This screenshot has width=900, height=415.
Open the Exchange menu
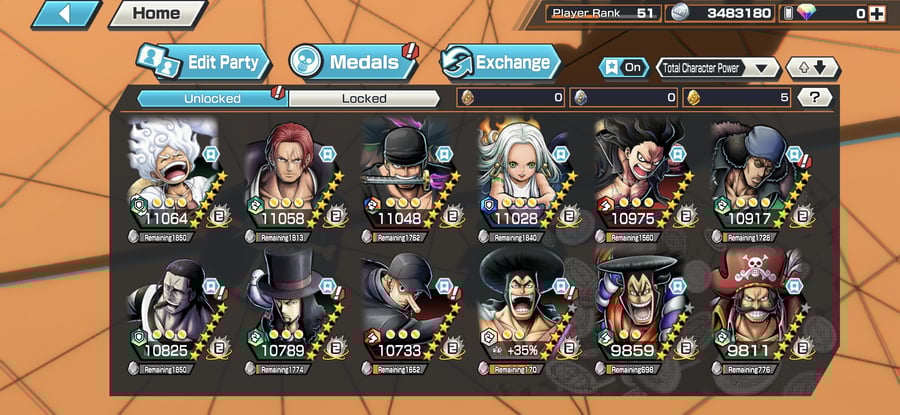click(498, 63)
